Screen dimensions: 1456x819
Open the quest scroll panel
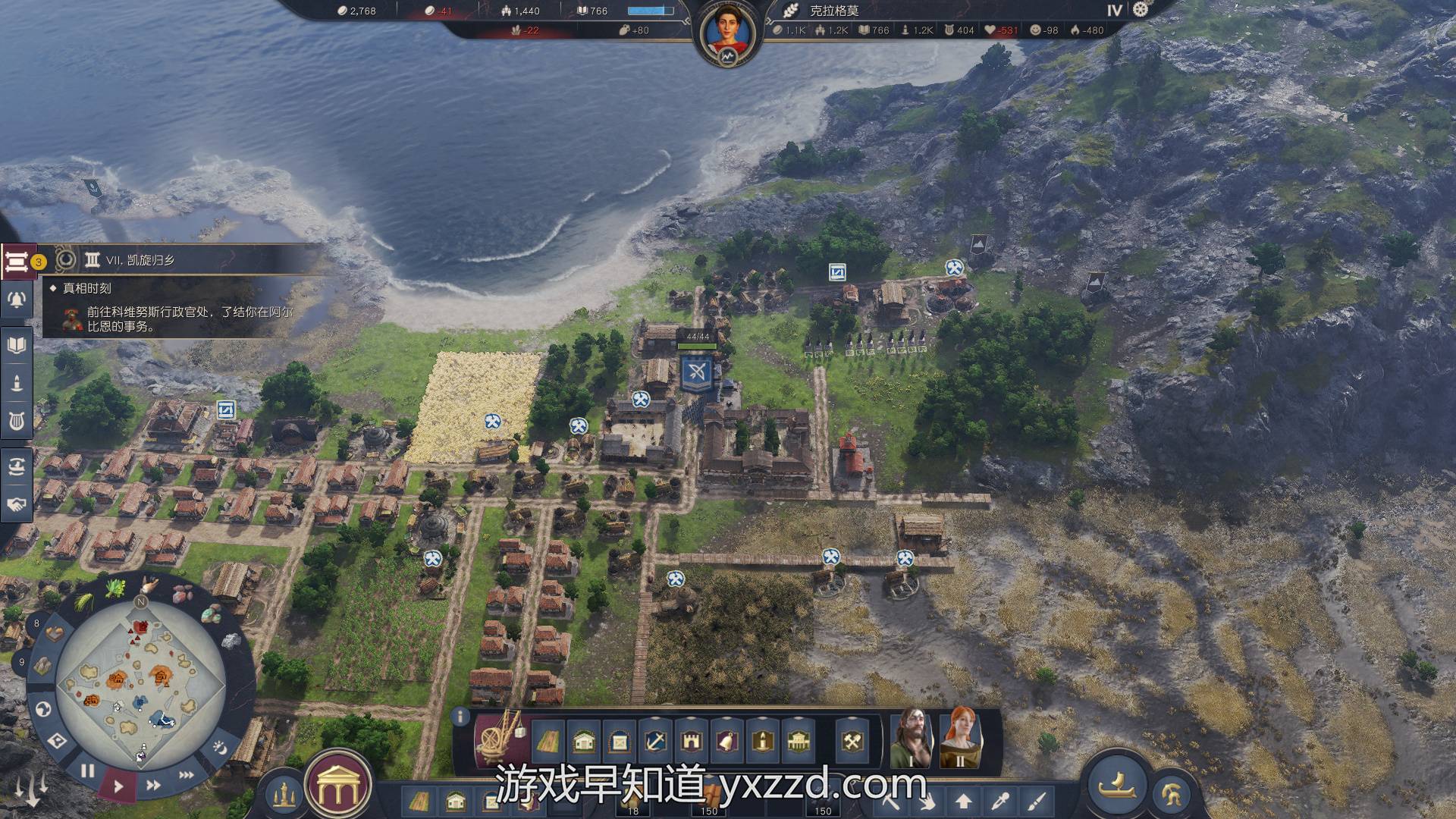[x=16, y=262]
